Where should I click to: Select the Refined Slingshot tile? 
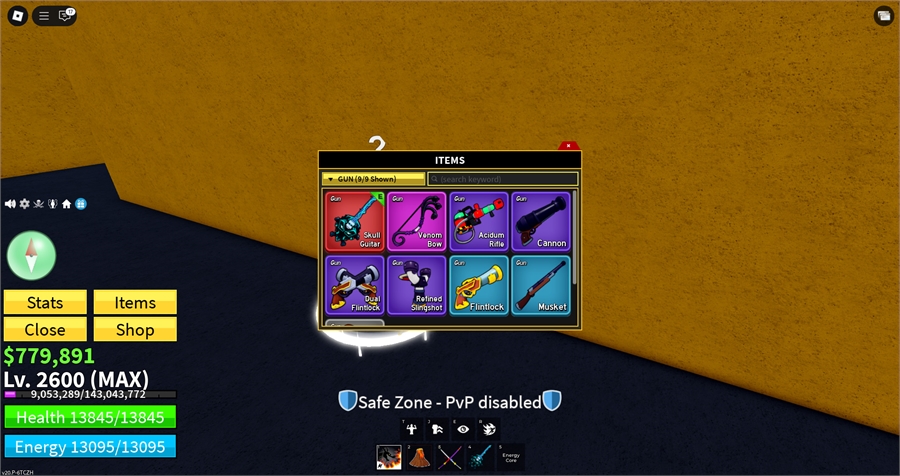pos(416,285)
